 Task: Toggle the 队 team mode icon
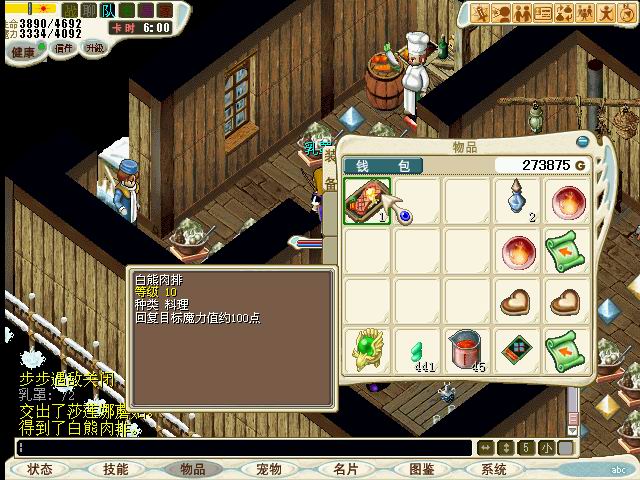tap(107, 10)
